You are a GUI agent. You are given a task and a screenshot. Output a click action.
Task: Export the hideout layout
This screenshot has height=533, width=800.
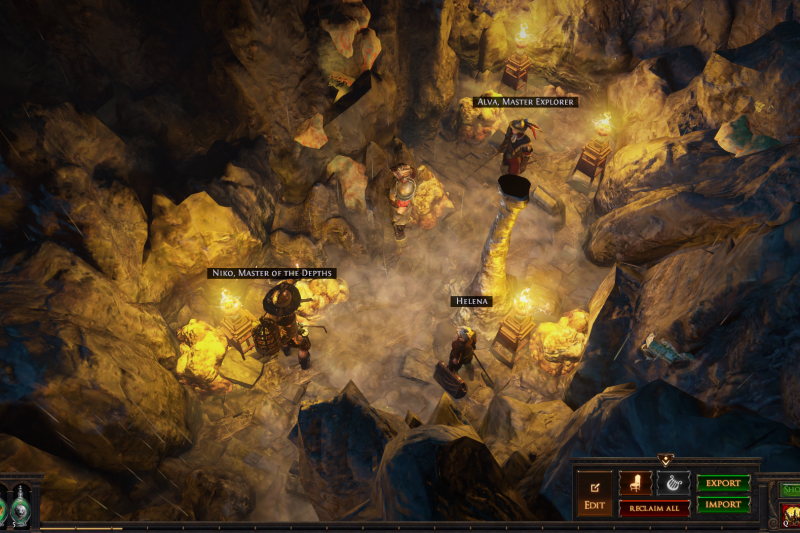pyautogui.click(x=723, y=483)
